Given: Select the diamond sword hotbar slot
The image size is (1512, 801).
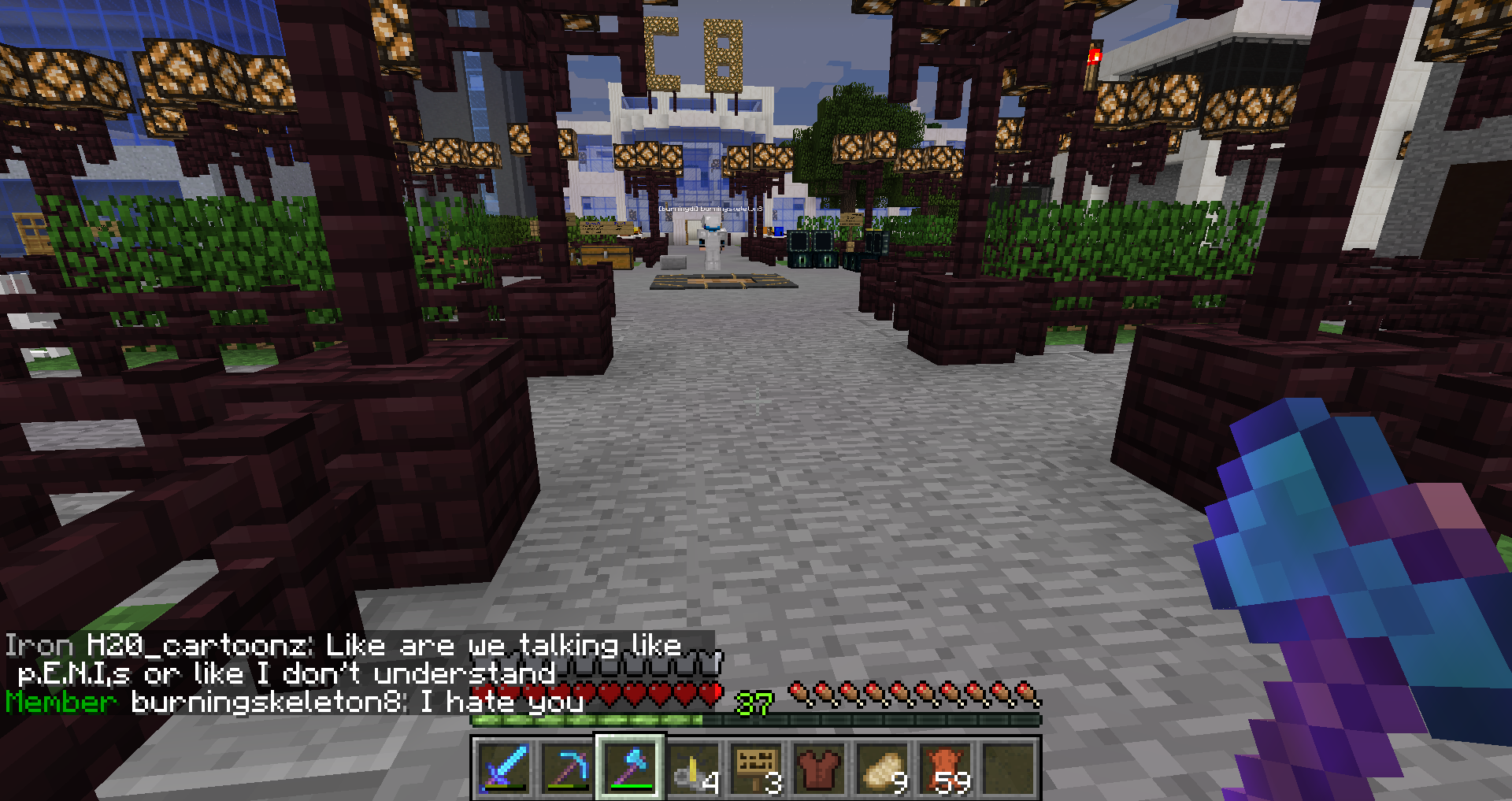Looking at the screenshot, I should click(x=504, y=768).
